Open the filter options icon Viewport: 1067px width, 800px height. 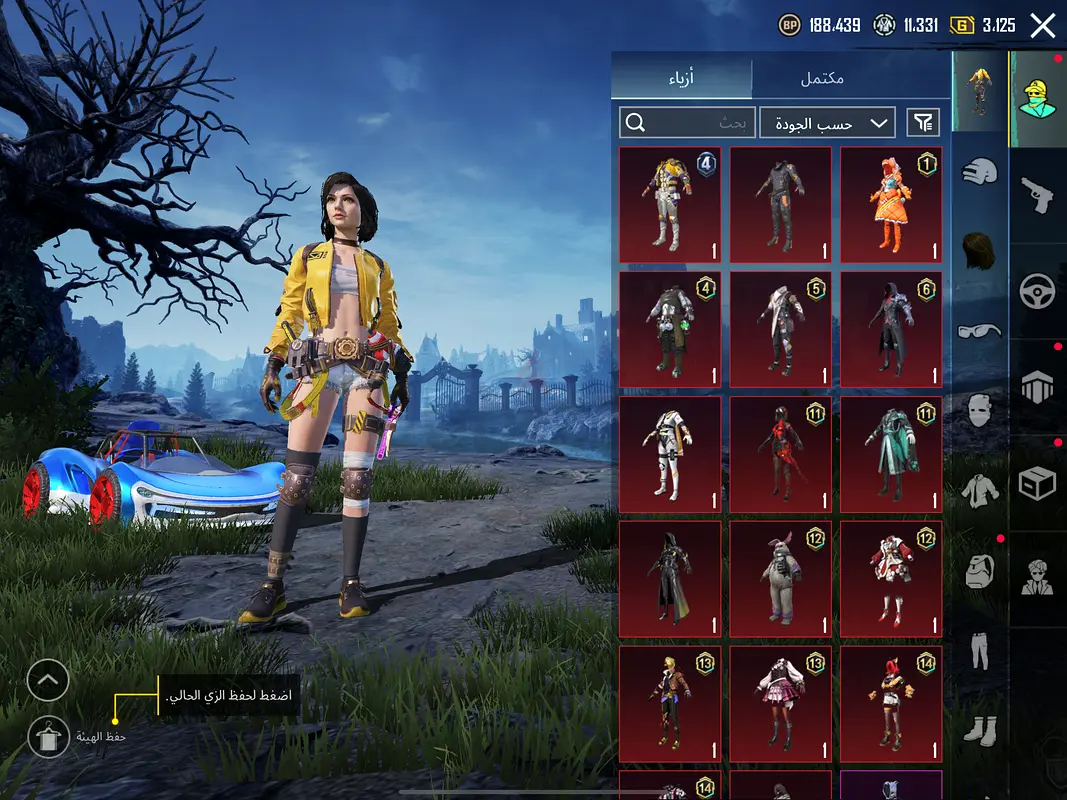pos(923,123)
